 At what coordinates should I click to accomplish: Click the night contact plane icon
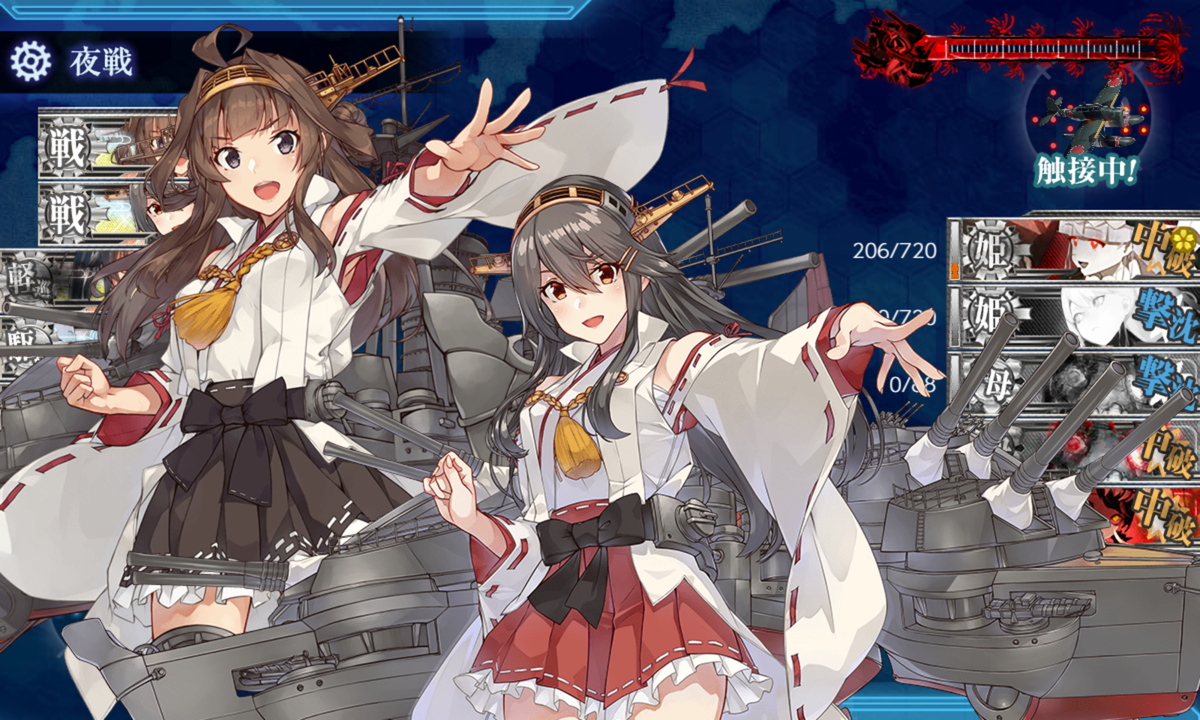coord(1088,117)
